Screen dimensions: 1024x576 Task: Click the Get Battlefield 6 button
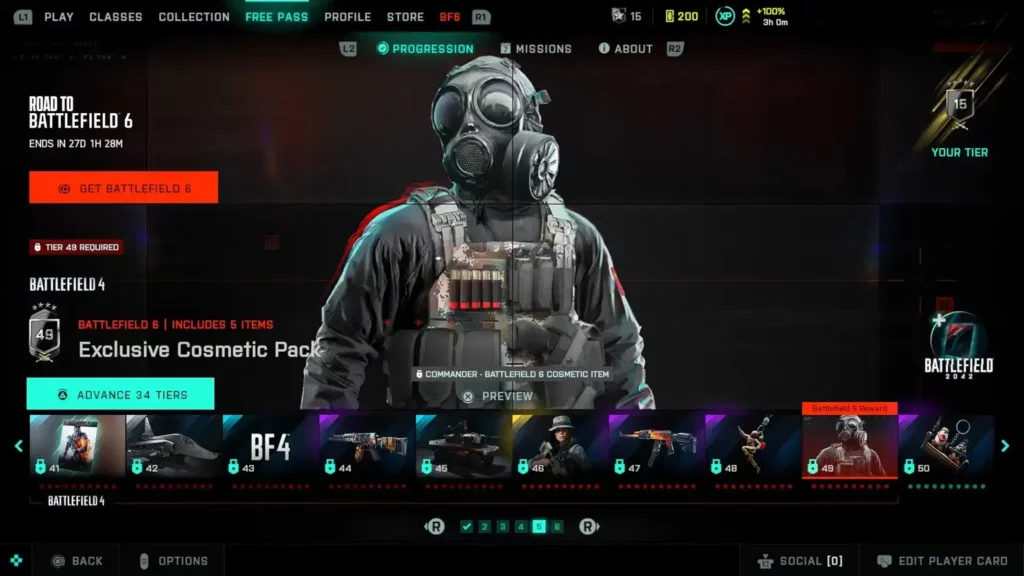coord(123,188)
